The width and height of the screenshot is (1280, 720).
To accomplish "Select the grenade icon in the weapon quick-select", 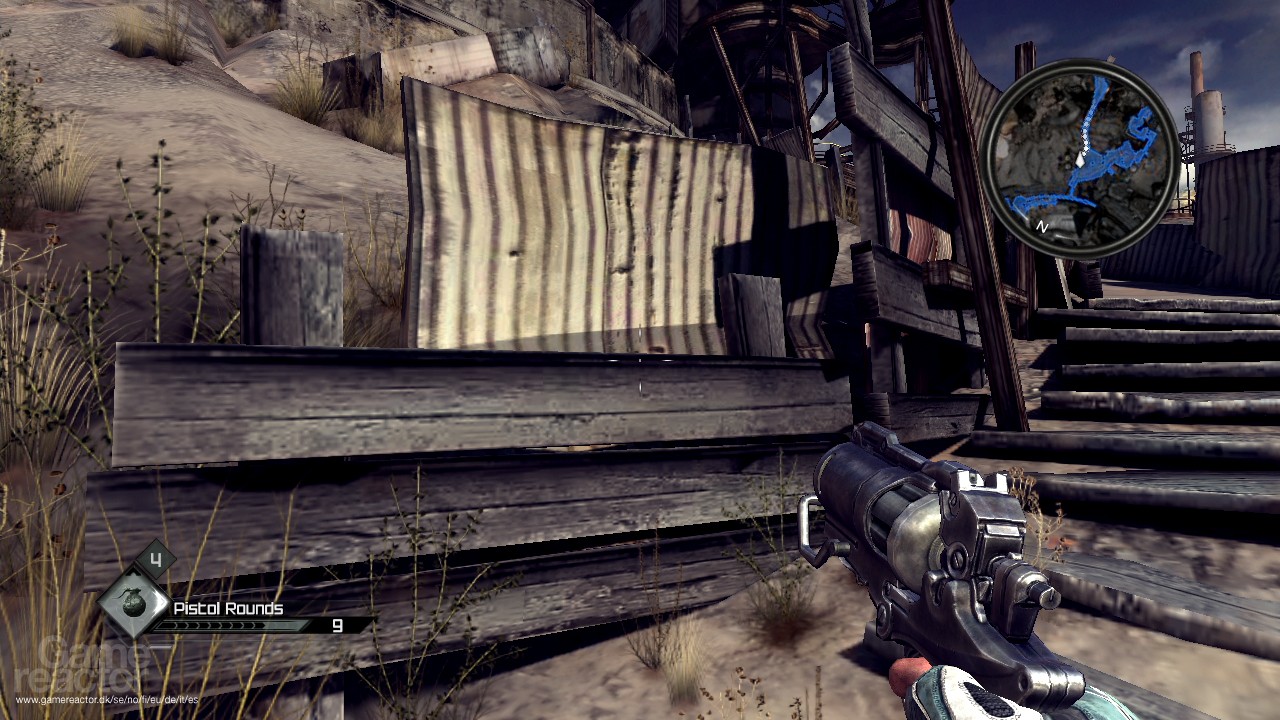I will pyautogui.click(x=132, y=601).
